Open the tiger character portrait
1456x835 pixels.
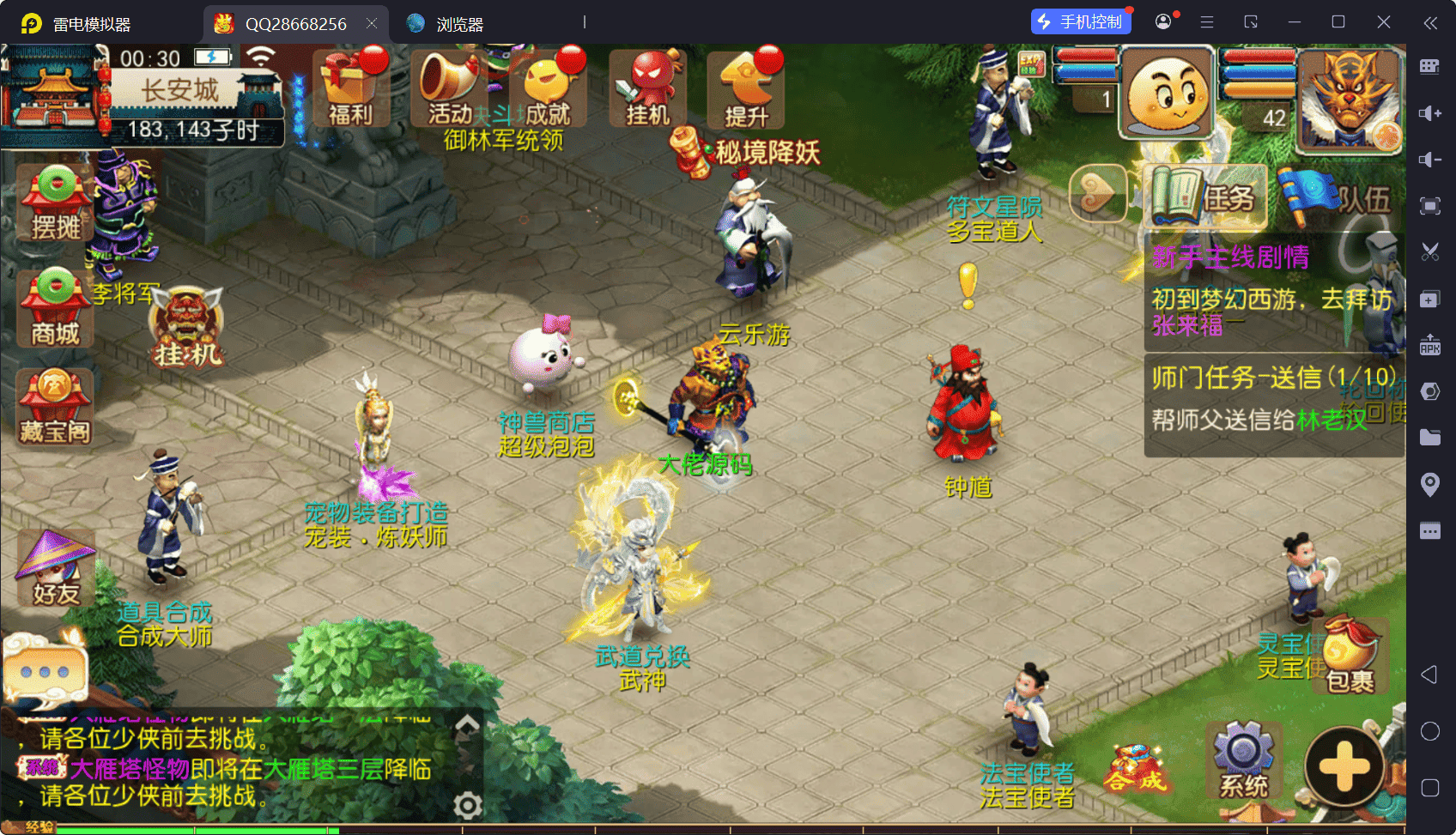click(x=1350, y=99)
